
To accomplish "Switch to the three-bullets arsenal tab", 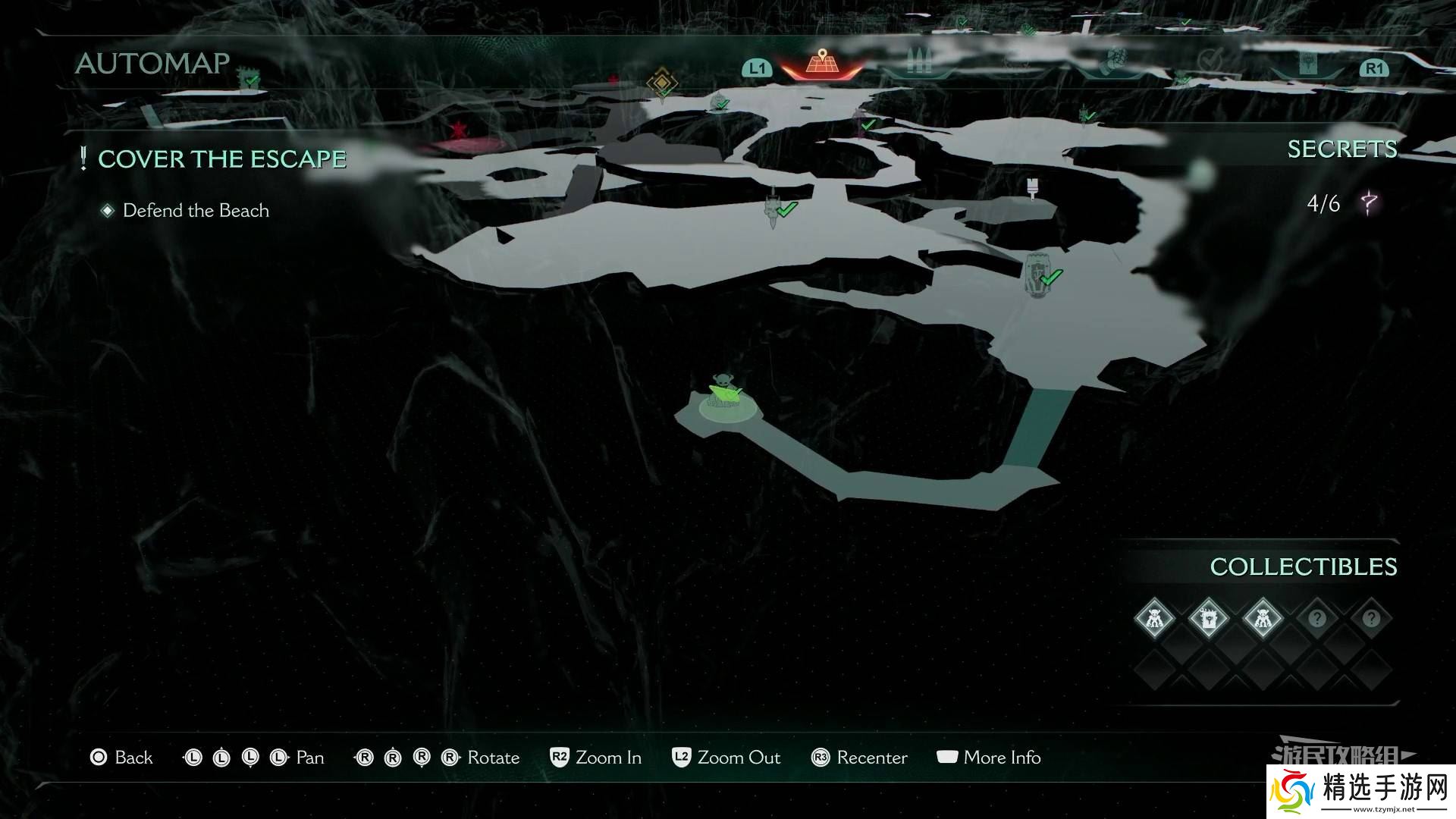I will tap(918, 61).
